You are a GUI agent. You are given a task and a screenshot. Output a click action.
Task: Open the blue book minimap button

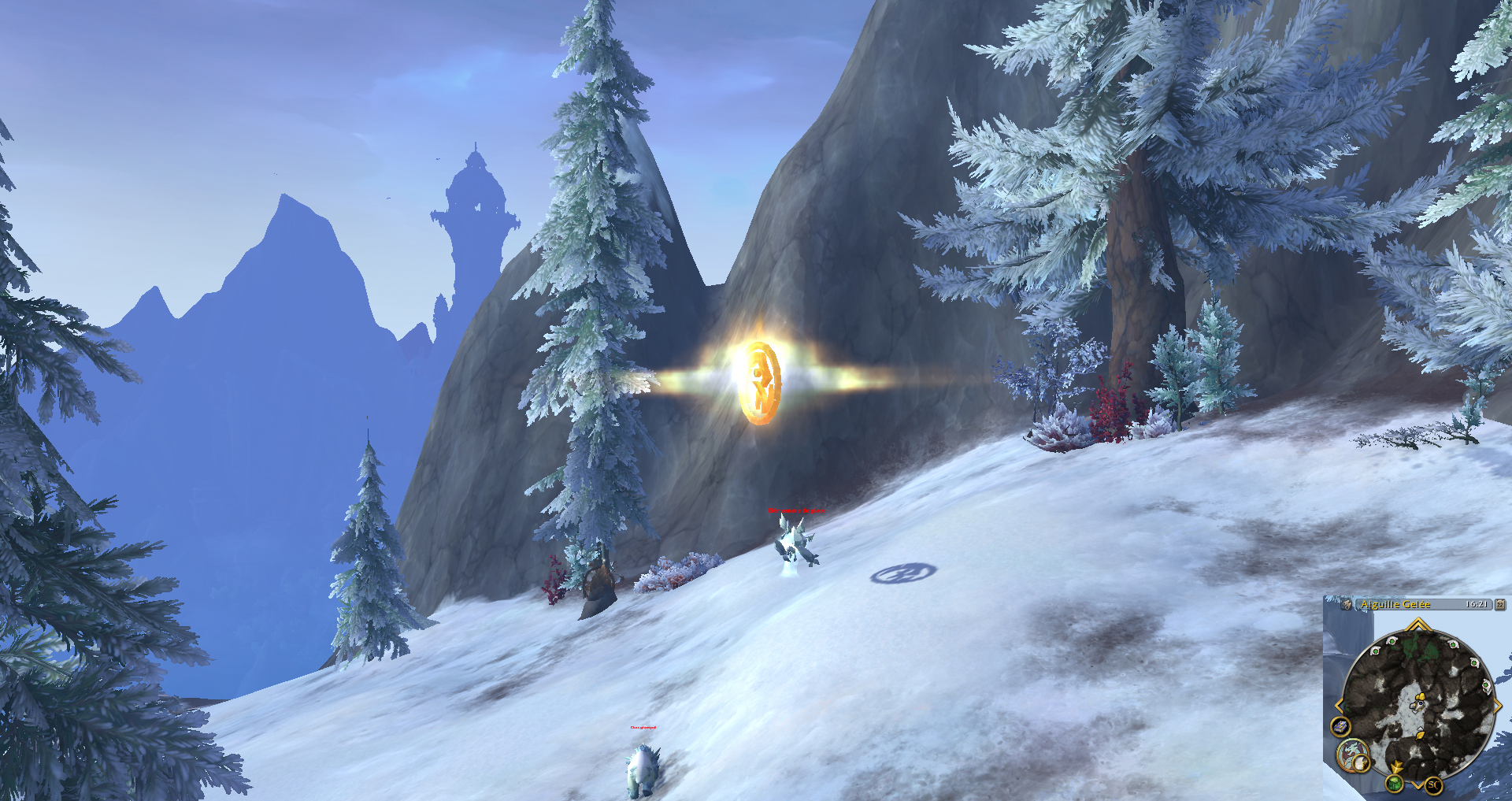pos(1341,726)
